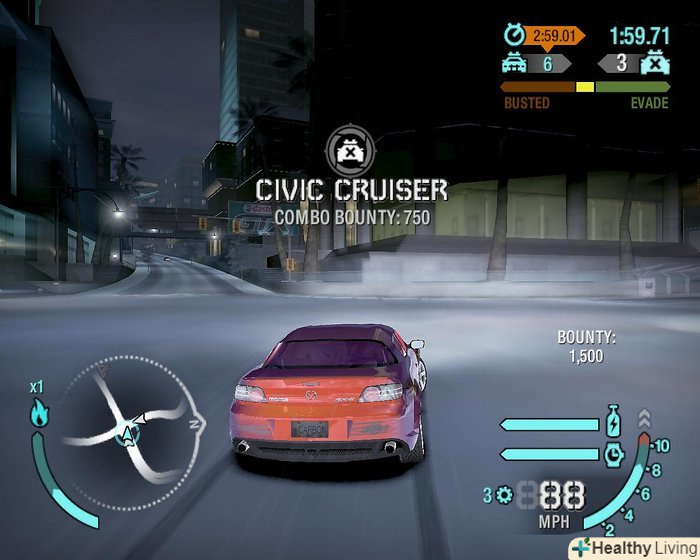Click the police cars involved icon
The height and width of the screenshot is (560, 700).
coord(516,64)
